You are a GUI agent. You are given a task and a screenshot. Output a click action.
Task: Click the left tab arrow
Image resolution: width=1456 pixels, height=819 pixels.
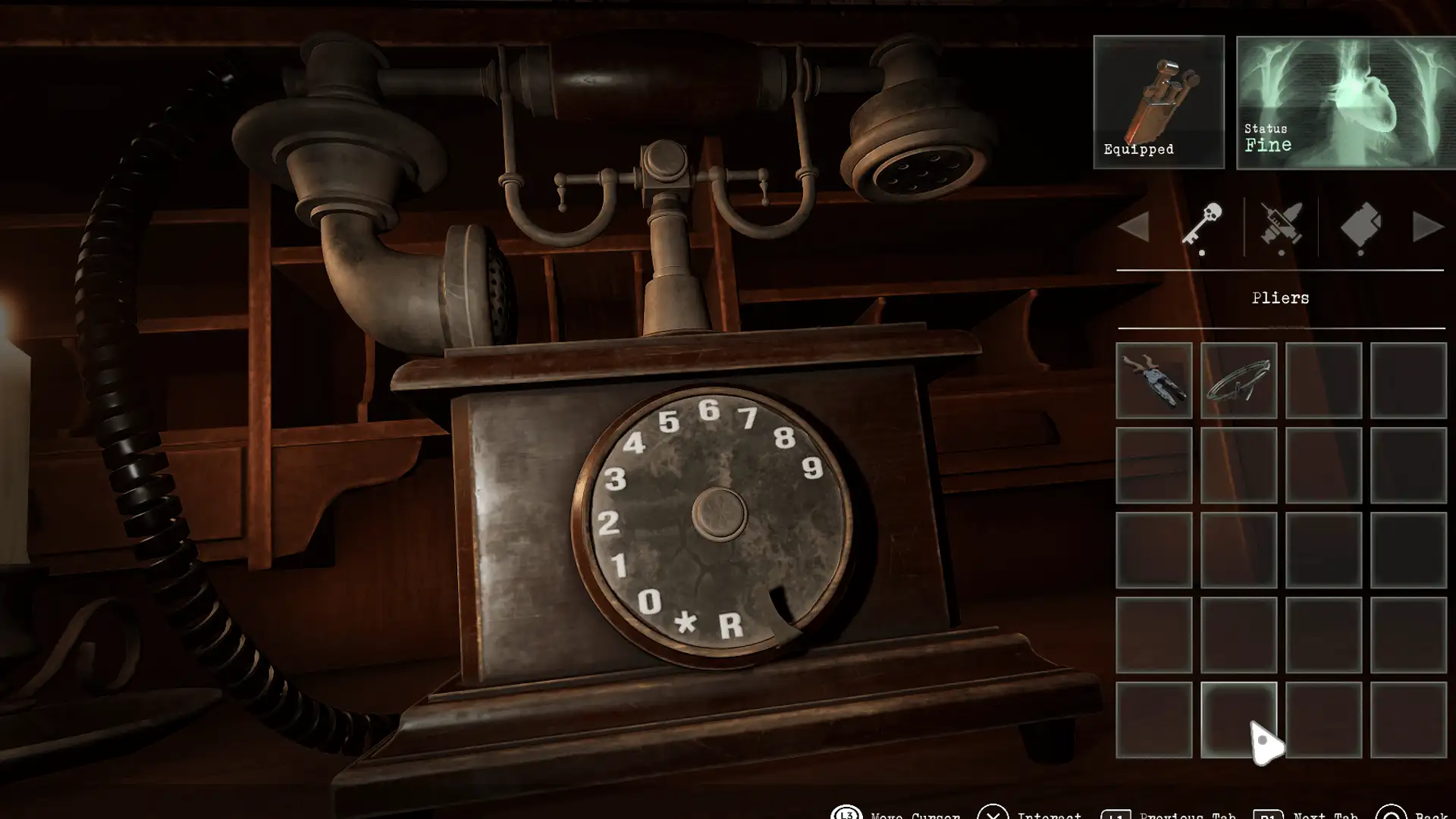tap(1134, 227)
